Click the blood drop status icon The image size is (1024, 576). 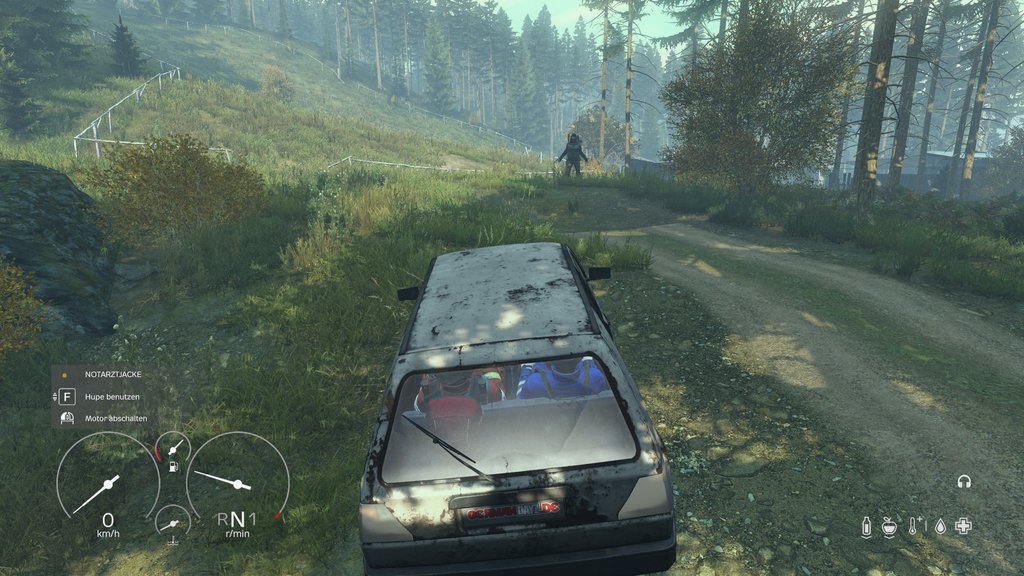pyautogui.click(x=939, y=527)
